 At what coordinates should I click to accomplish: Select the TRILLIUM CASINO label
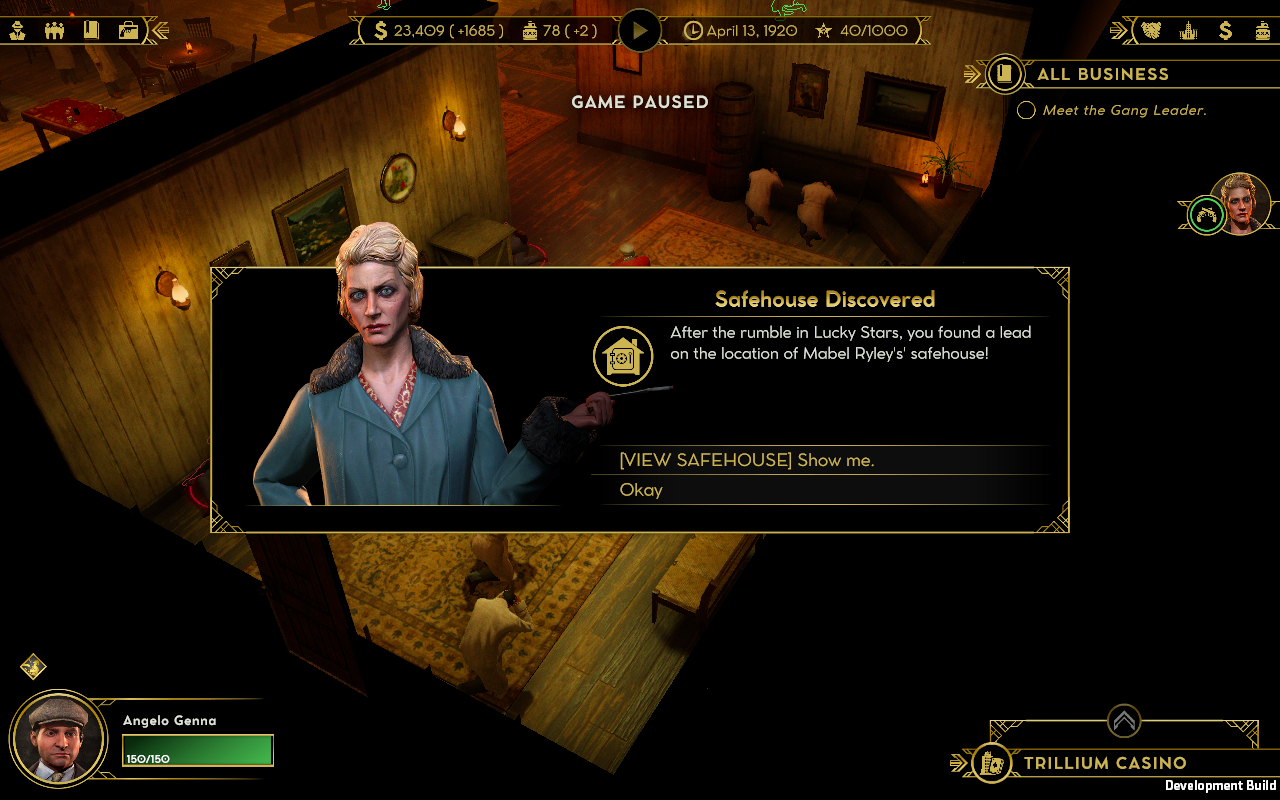pos(1104,762)
